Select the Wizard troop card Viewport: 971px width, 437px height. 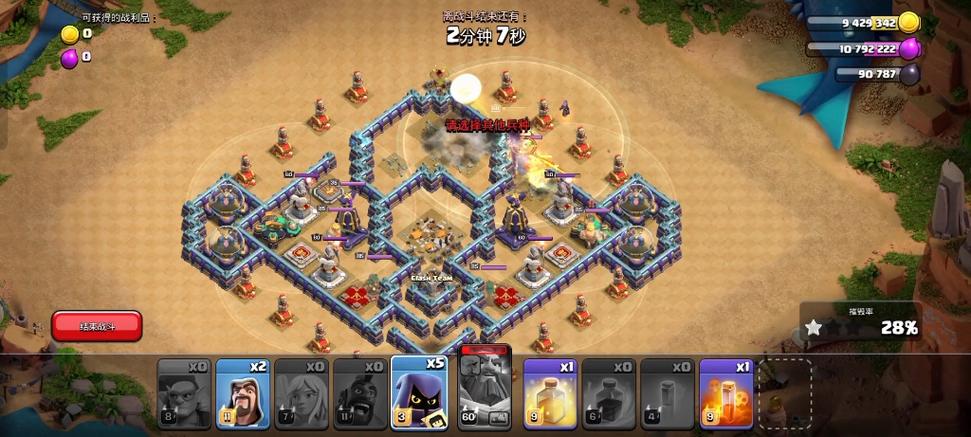pyautogui.click(x=242, y=393)
